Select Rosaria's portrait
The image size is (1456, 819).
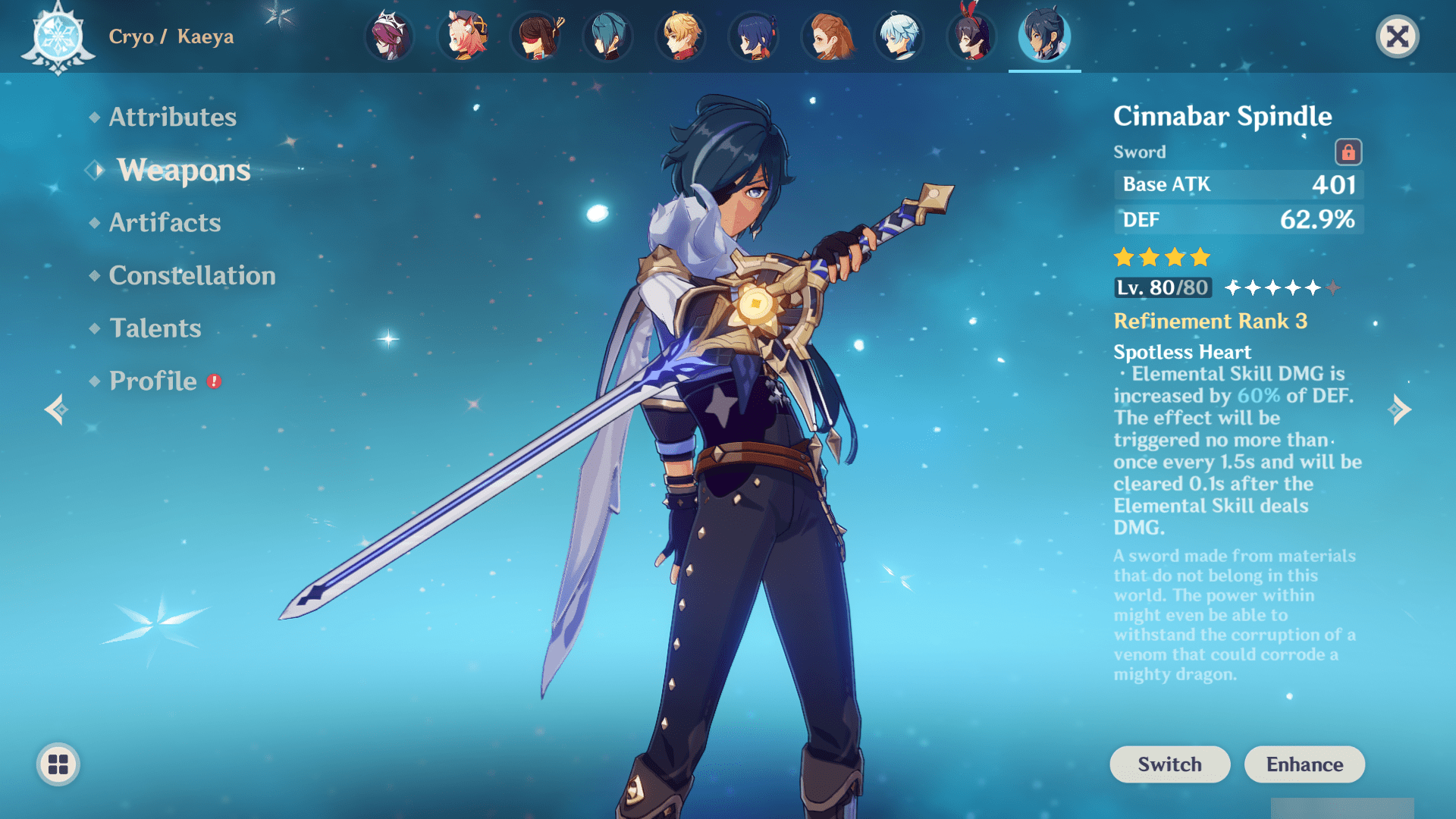[x=390, y=36]
